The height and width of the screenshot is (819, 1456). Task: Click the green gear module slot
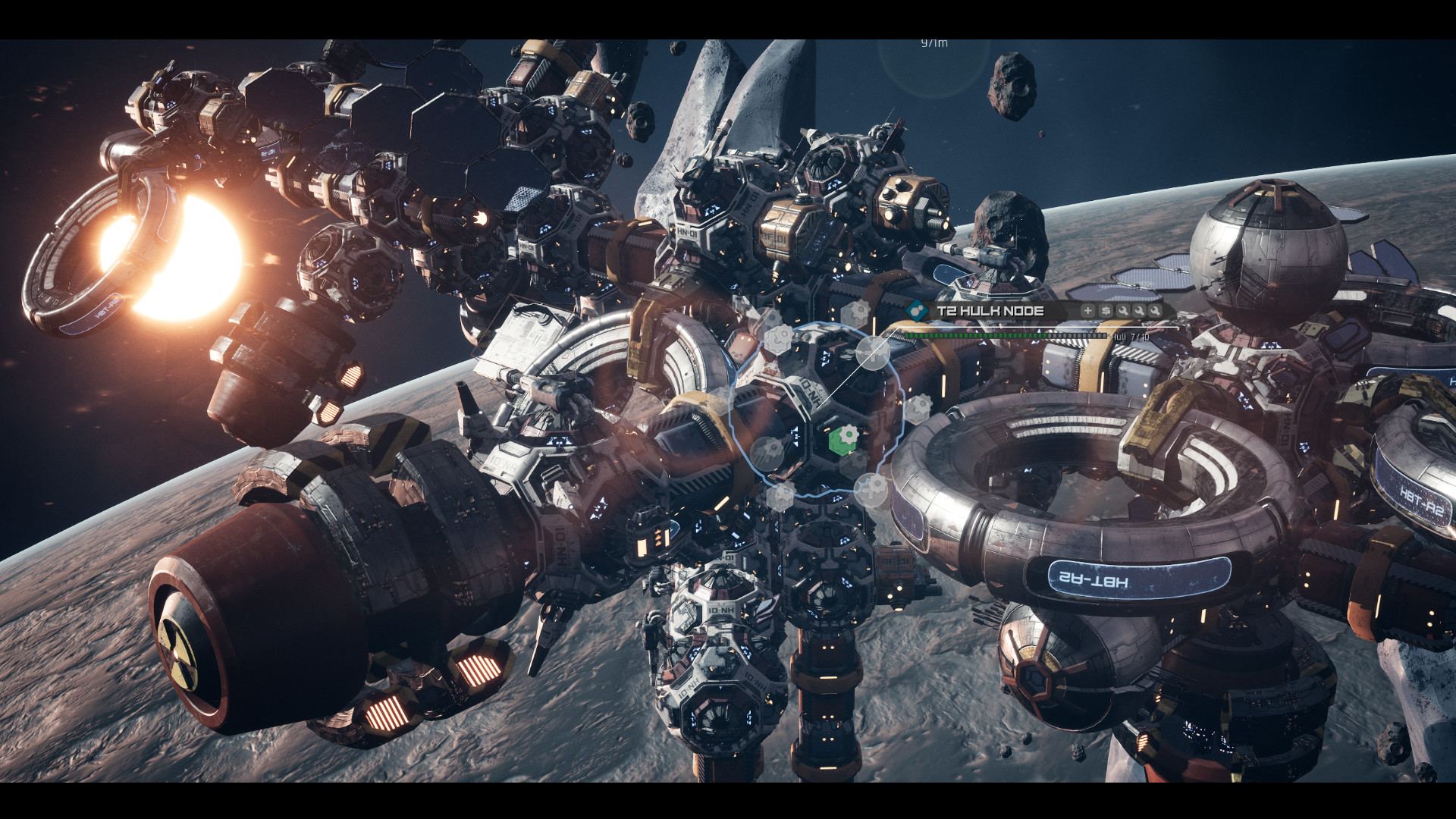[x=845, y=438]
